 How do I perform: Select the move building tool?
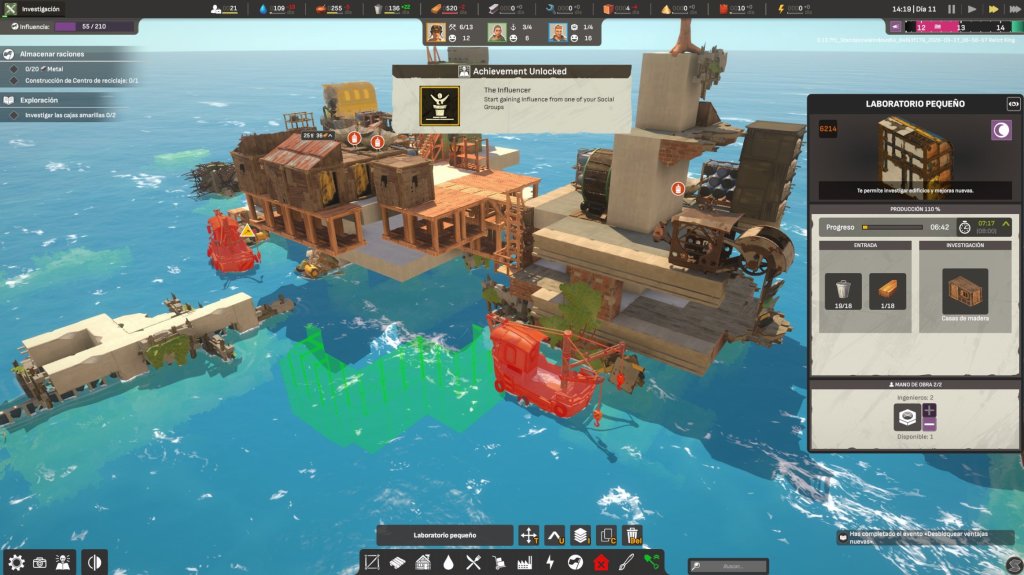click(529, 536)
